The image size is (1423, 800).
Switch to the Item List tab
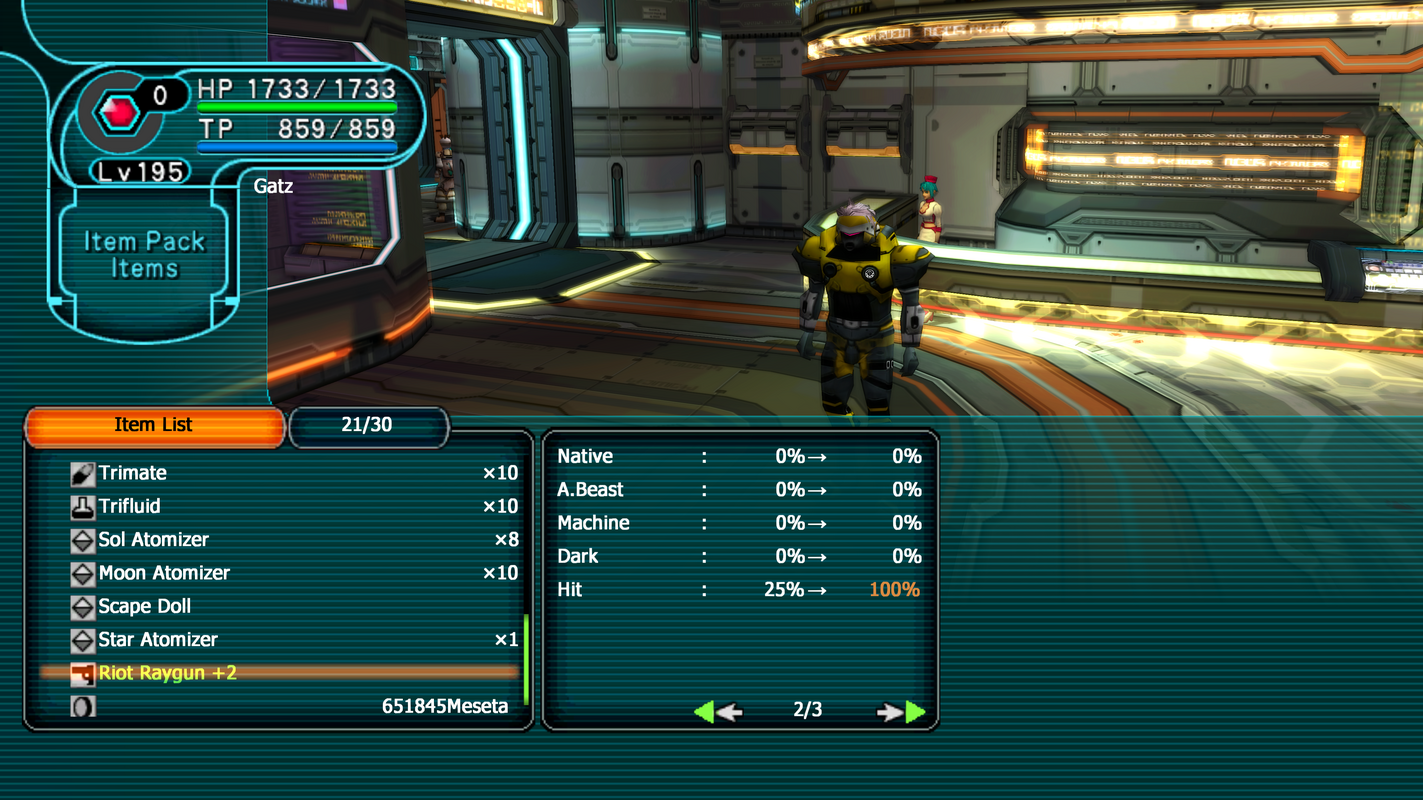pos(154,425)
